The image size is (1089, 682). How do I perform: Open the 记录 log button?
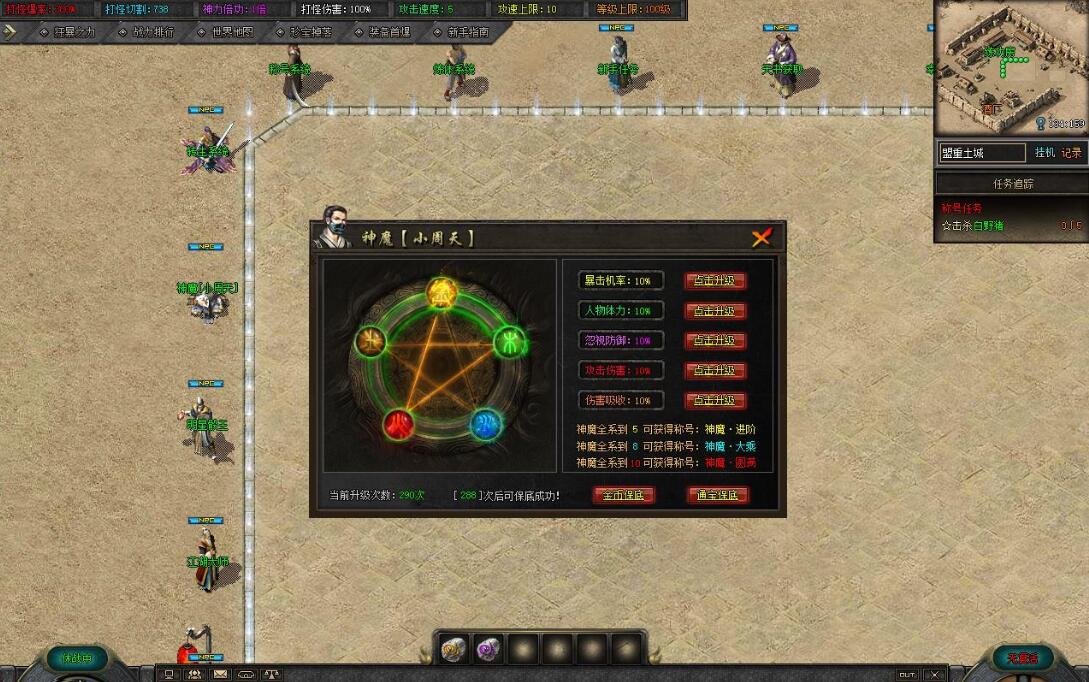[1071, 153]
